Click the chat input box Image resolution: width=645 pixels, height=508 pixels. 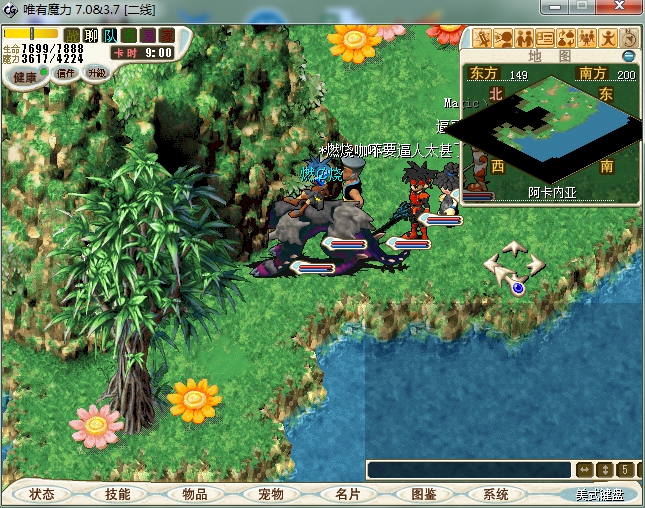point(468,469)
